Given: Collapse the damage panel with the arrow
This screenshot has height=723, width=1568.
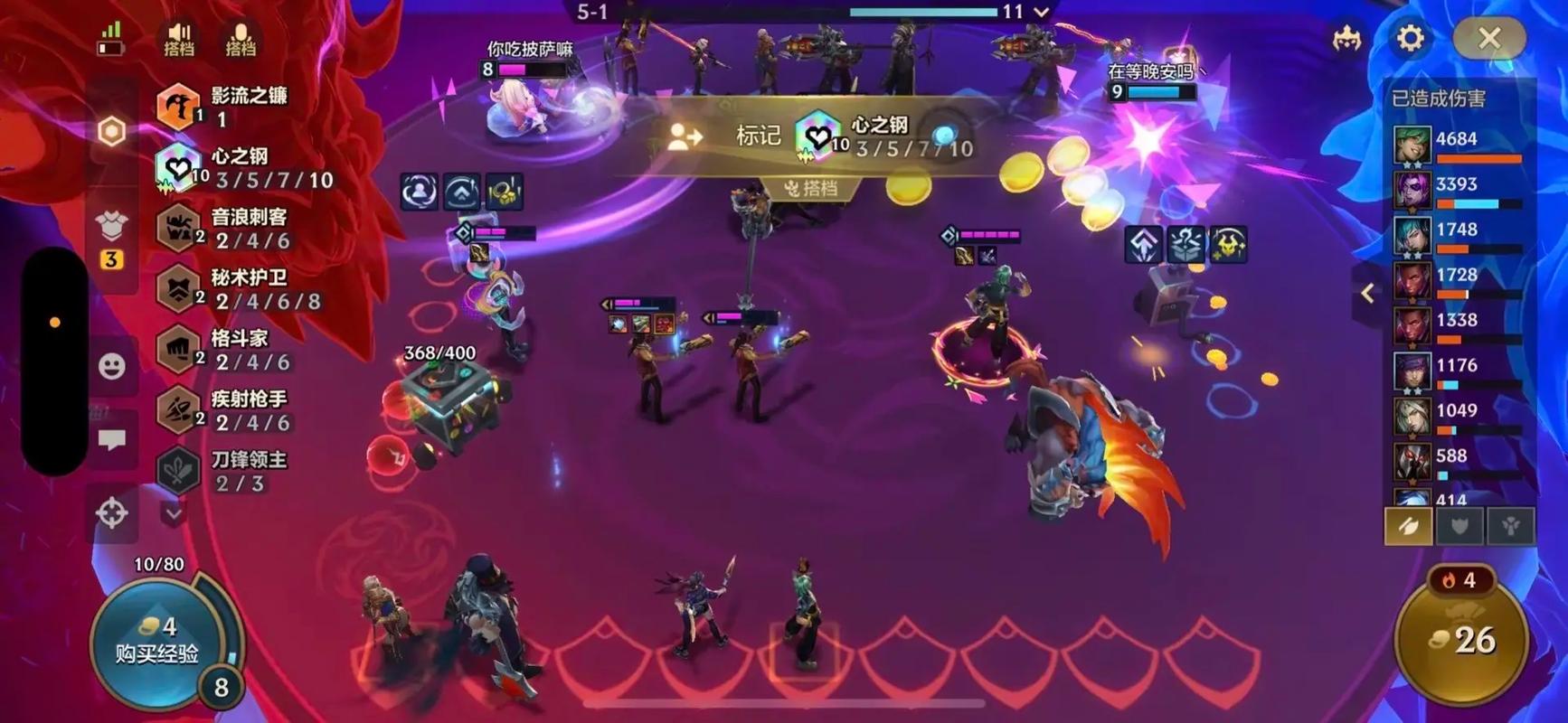Looking at the screenshot, I should (x=1368, y=293).
